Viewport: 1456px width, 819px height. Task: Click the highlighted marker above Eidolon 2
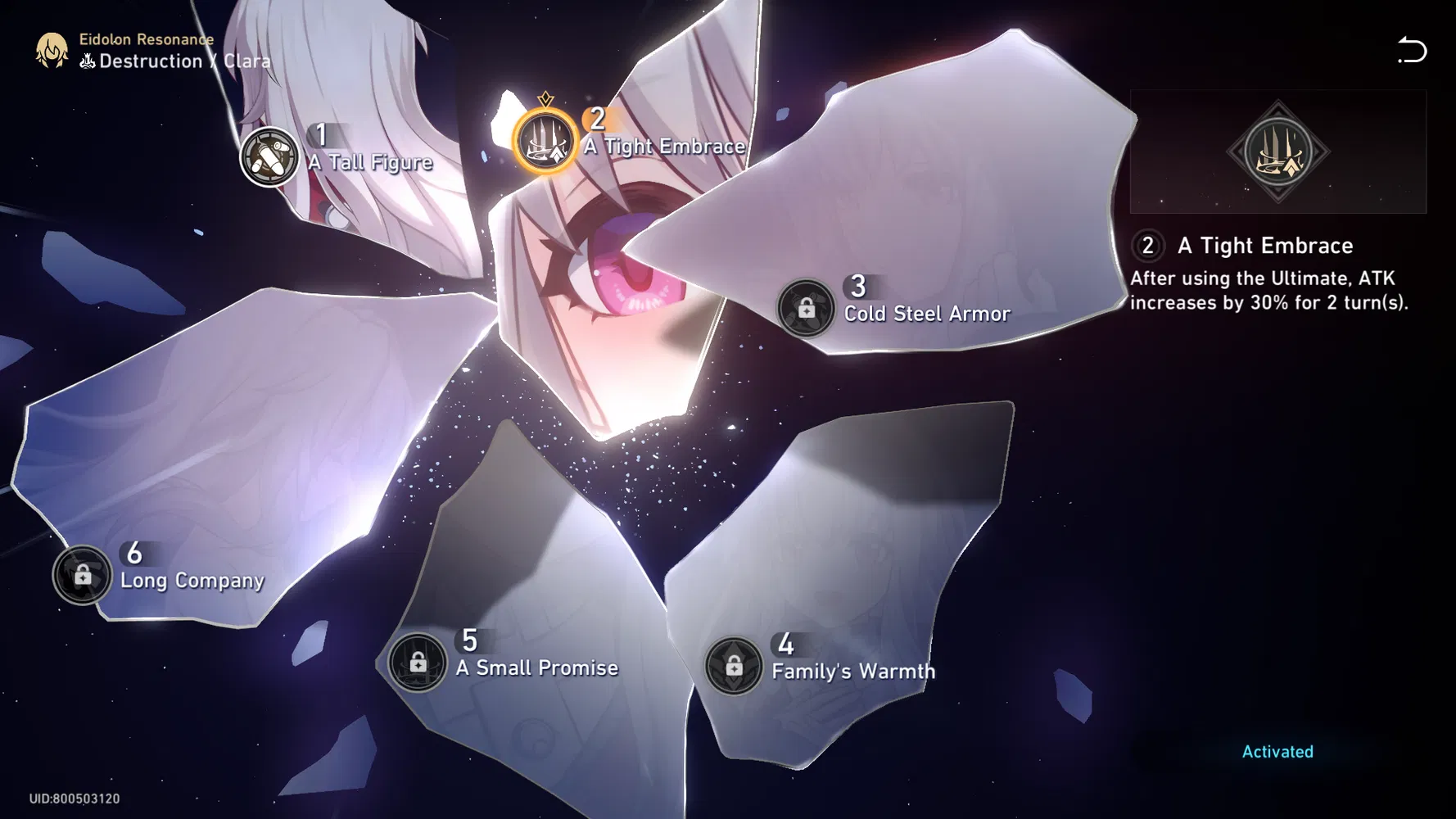point(545,97)
